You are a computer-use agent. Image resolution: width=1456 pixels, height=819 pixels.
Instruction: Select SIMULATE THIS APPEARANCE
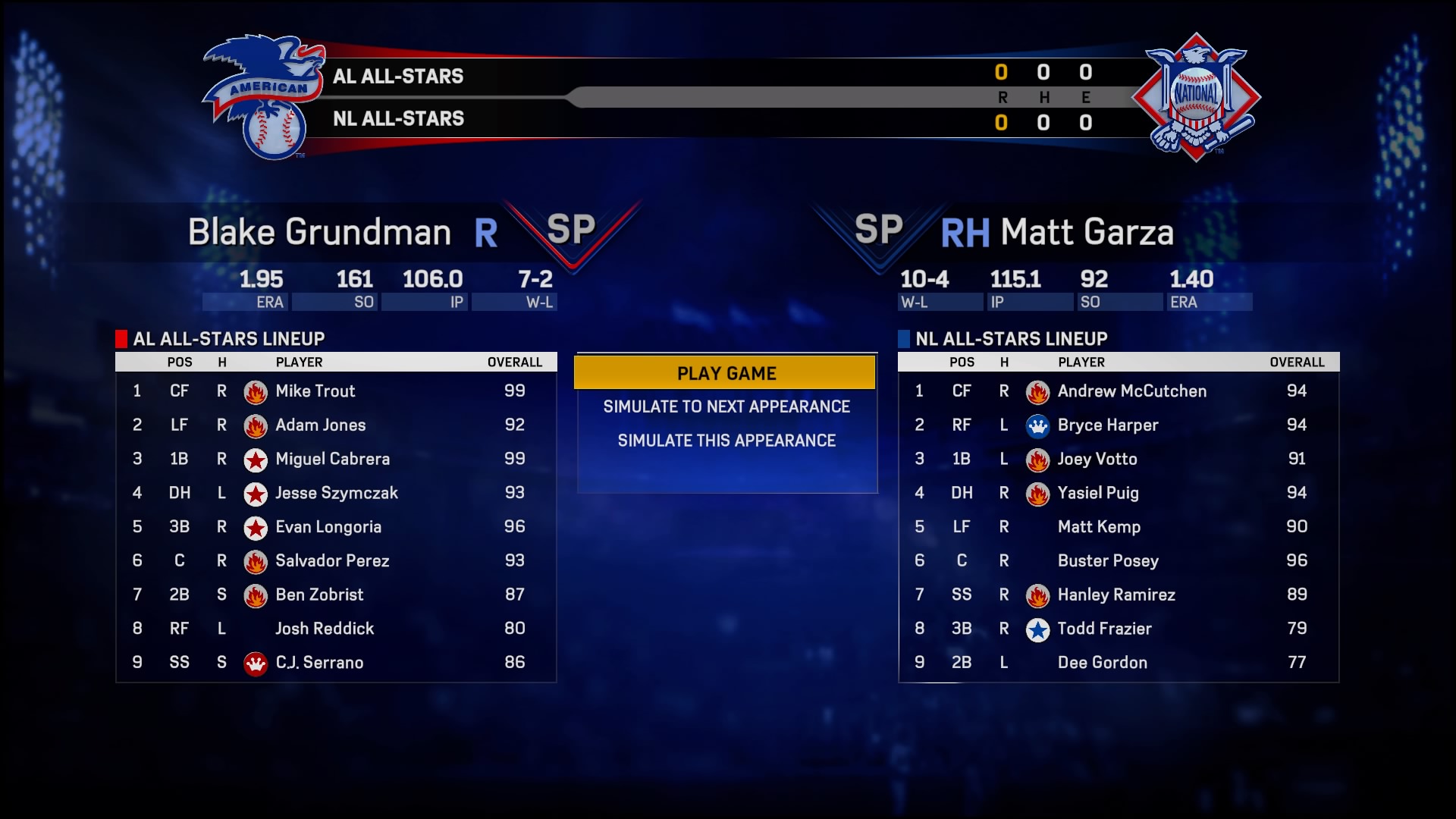(x=726, y=440)
